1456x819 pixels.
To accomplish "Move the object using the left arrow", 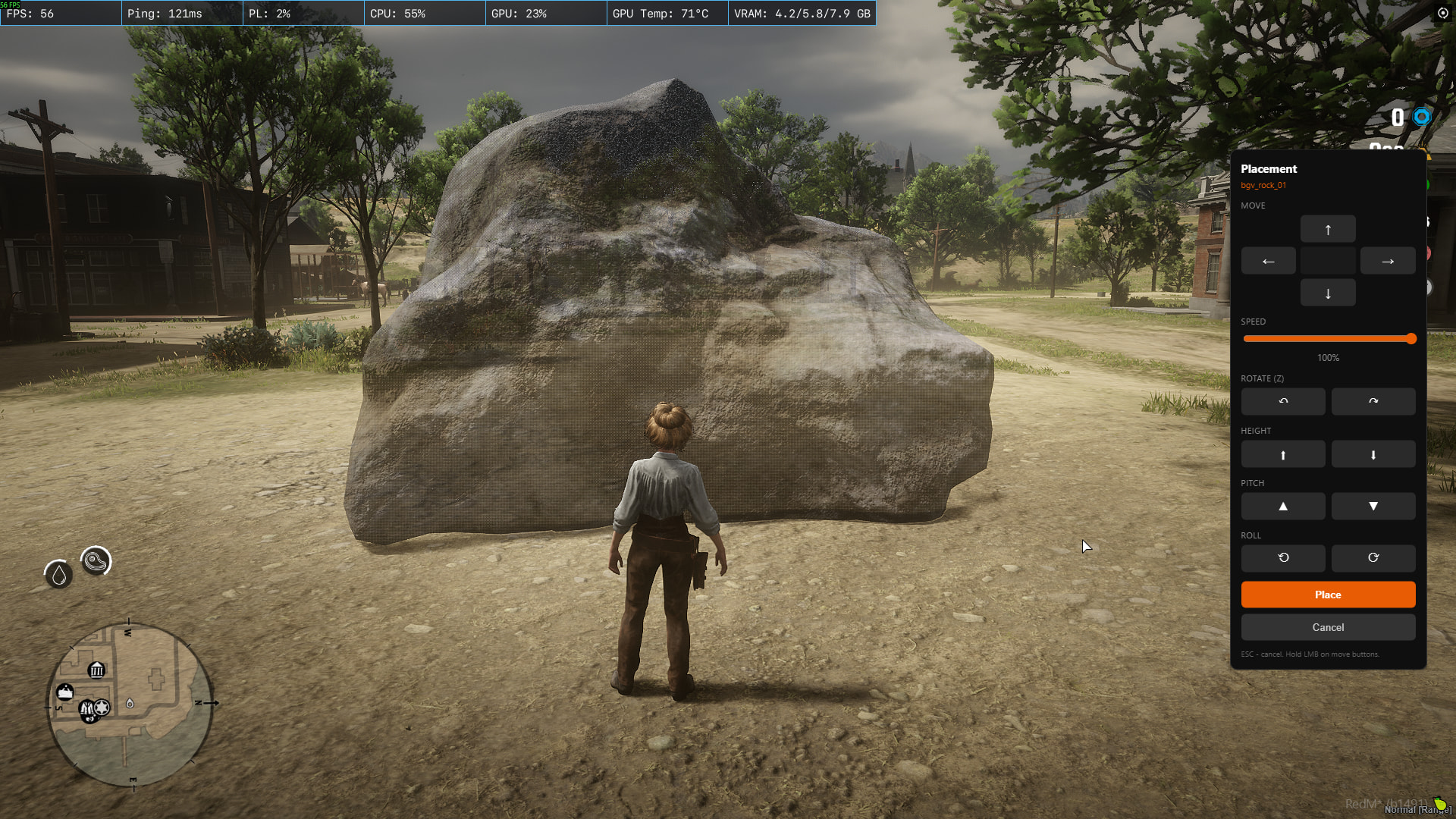I will (x=1268, y=261).
